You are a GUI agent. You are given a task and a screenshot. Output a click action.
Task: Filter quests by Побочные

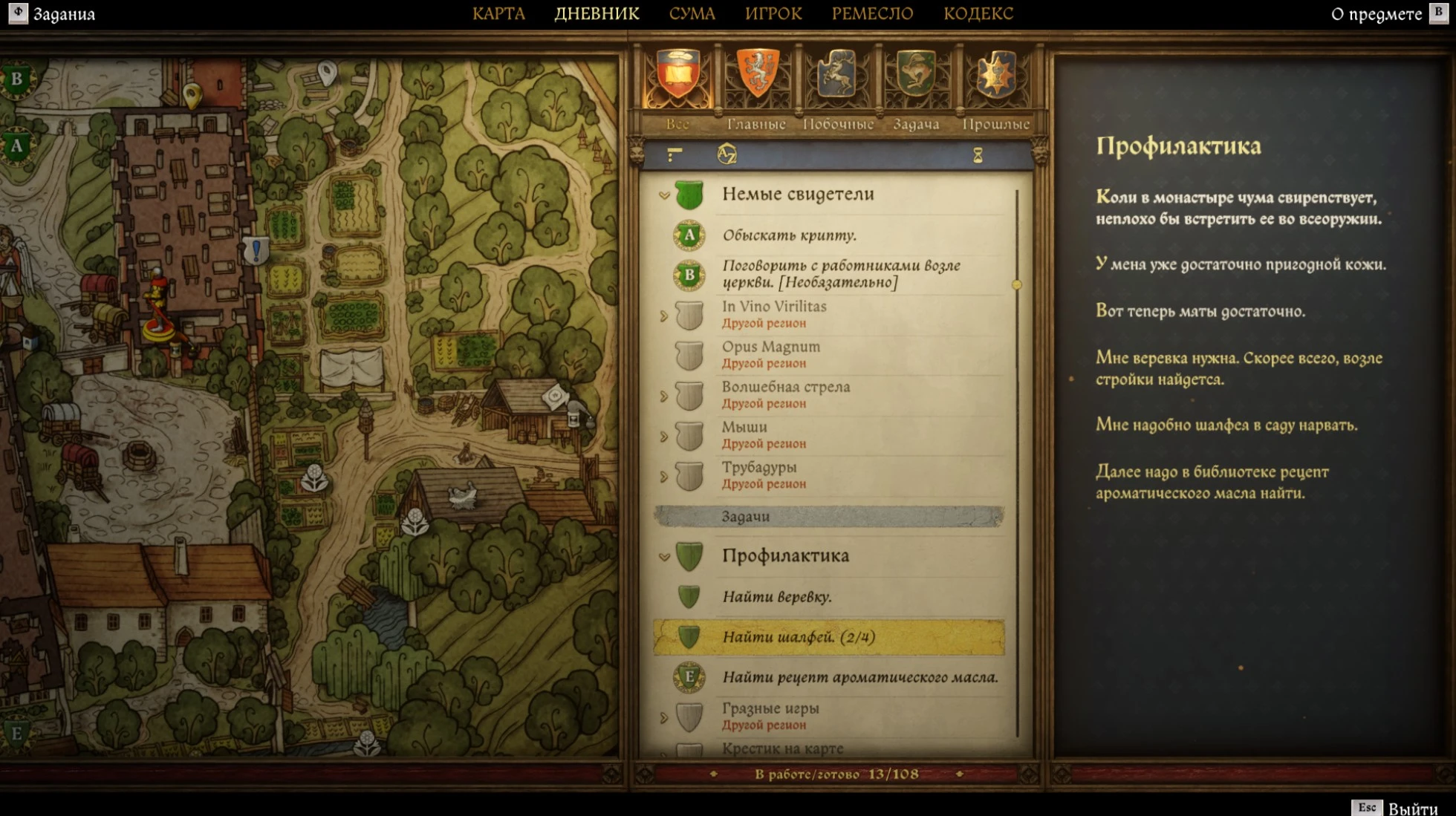coord(837,80)
